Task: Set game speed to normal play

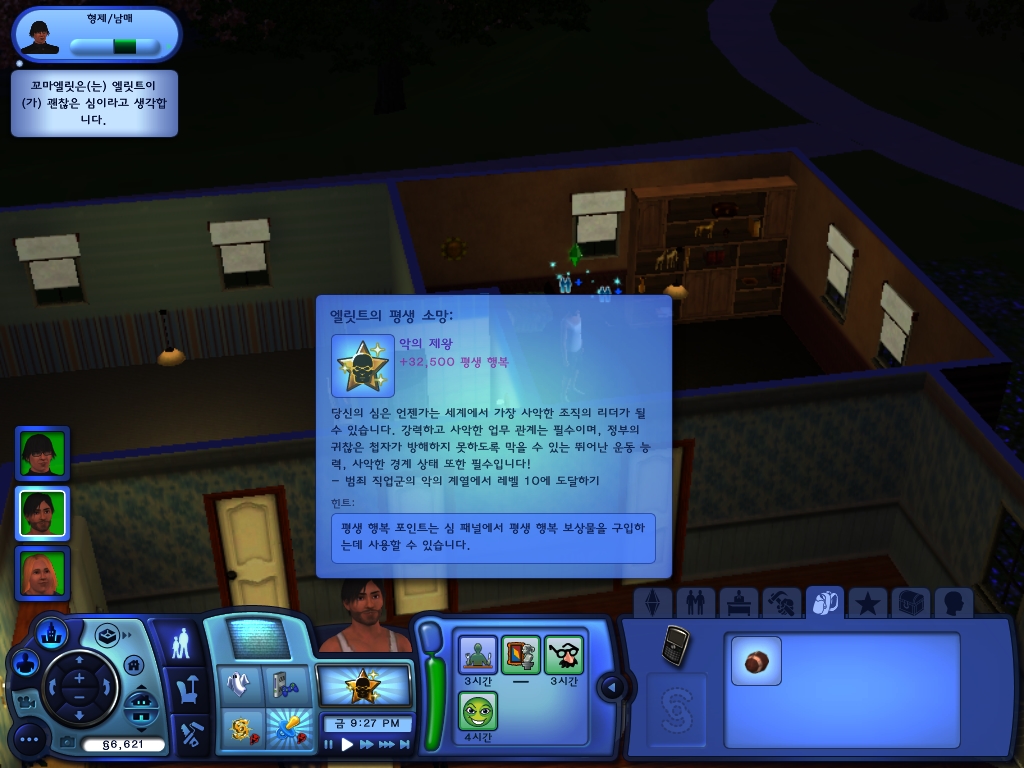Action: tap(347, 744)
